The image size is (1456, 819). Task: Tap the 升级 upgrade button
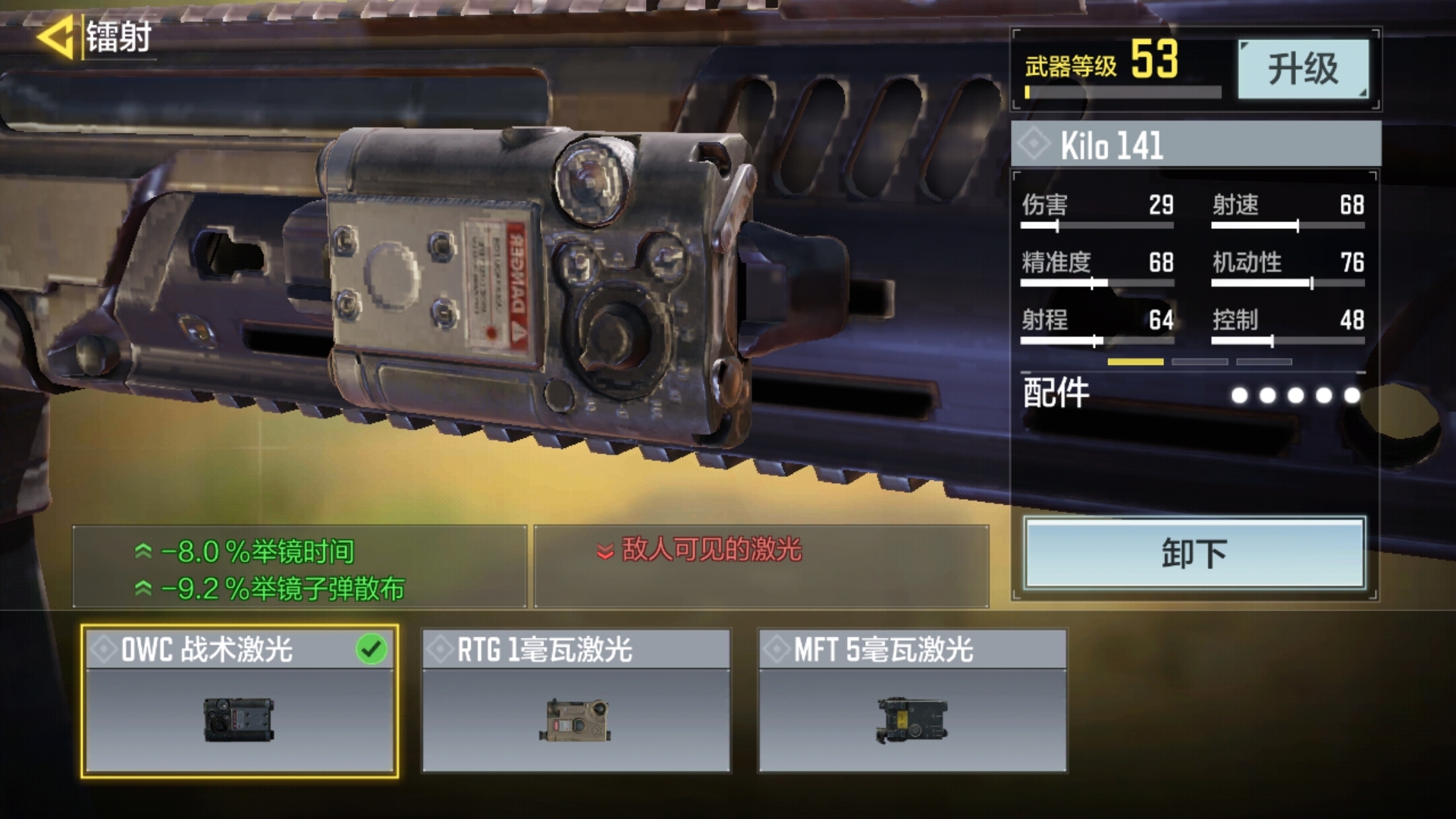[x=1303, y=69]
